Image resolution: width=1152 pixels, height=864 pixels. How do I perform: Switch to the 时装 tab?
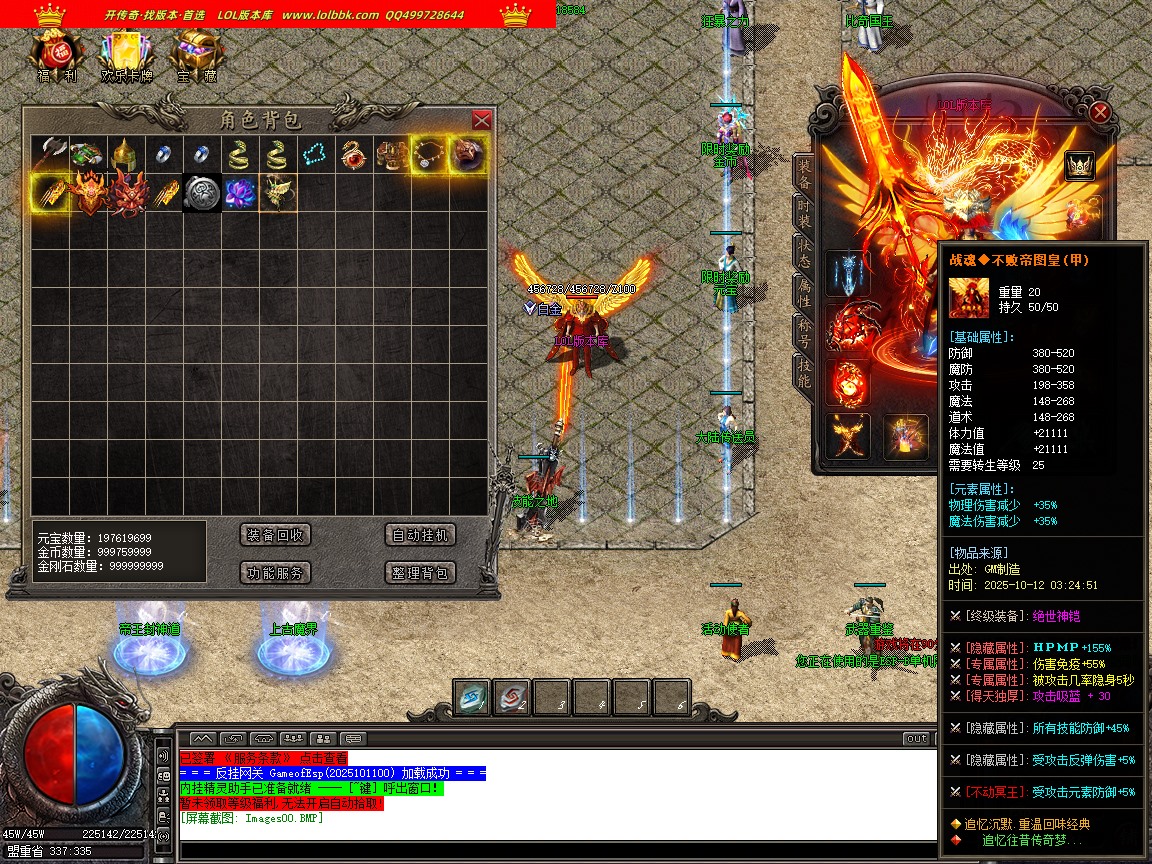[804, 213]
